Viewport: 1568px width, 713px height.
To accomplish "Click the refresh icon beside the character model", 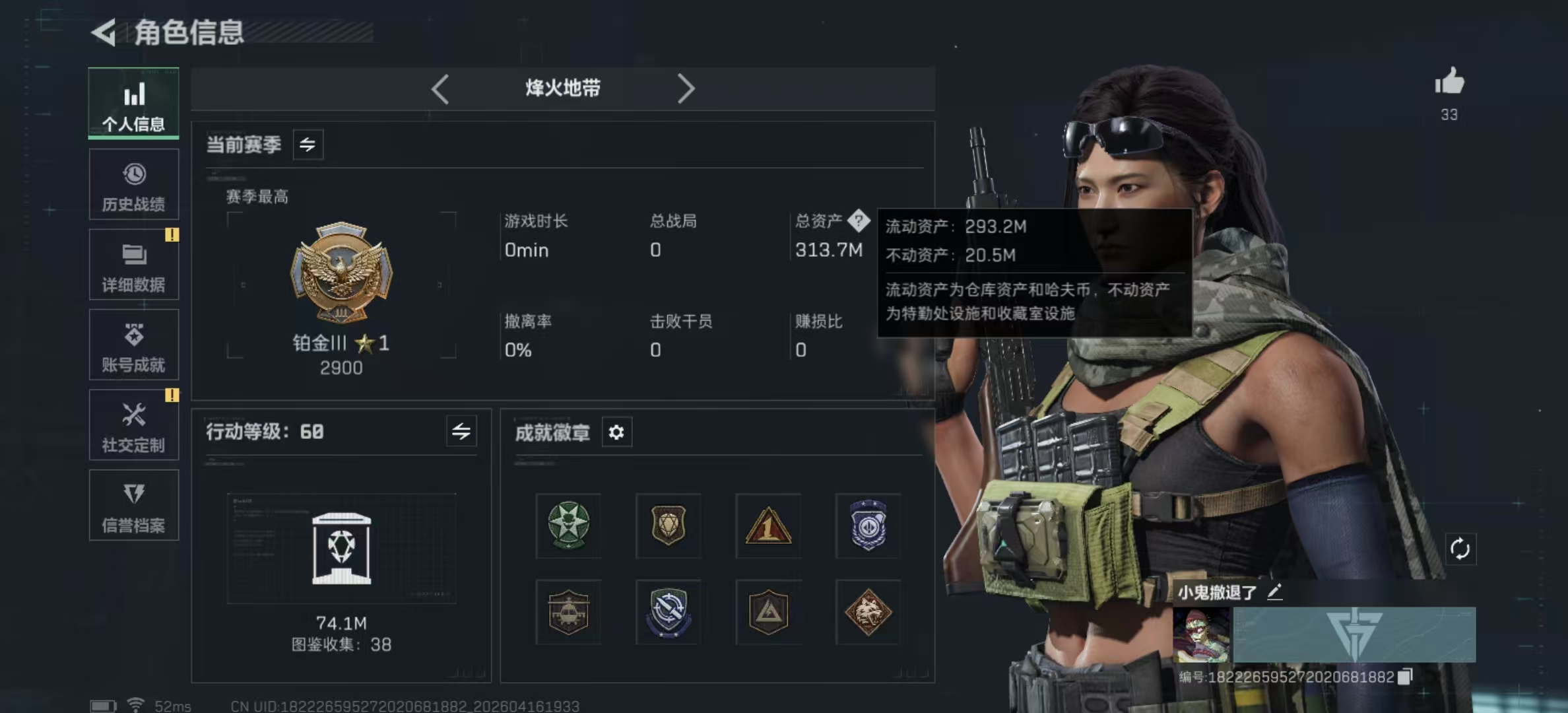I will click(1460, 548).
